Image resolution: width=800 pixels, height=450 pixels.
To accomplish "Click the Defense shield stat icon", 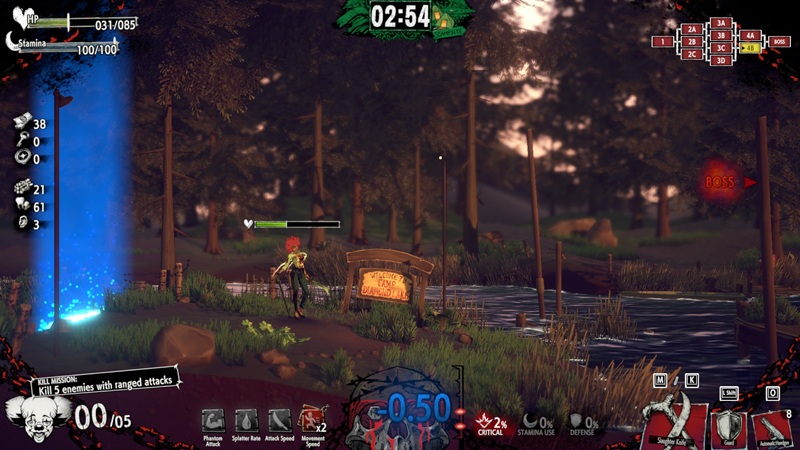I will click(577, 421).
